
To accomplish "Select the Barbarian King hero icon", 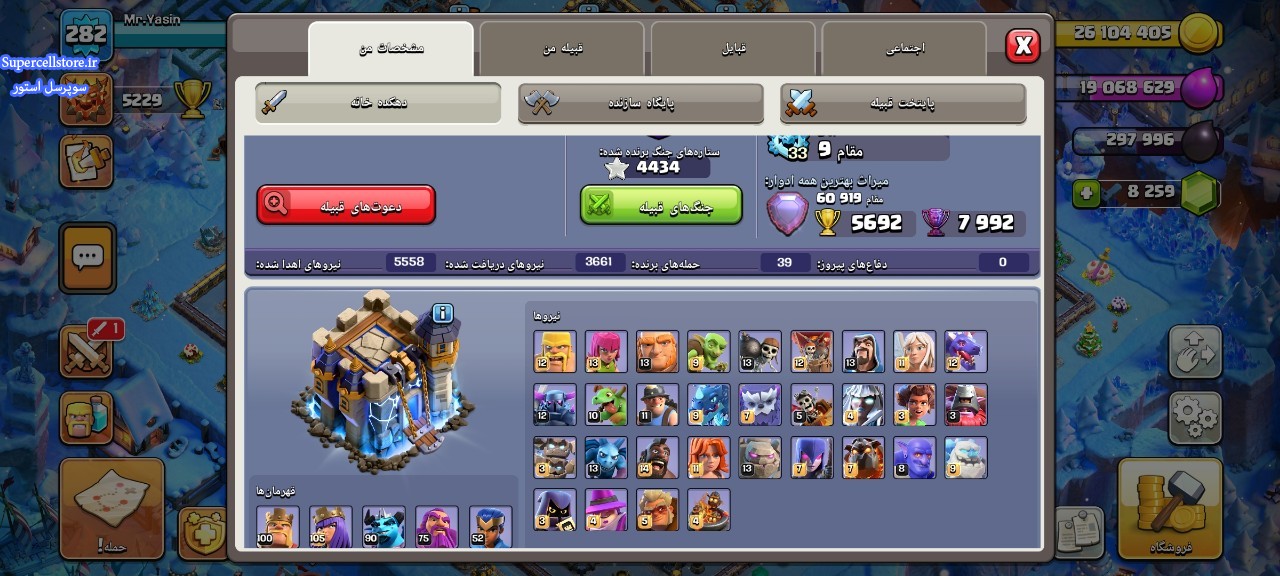I will 277,526.
